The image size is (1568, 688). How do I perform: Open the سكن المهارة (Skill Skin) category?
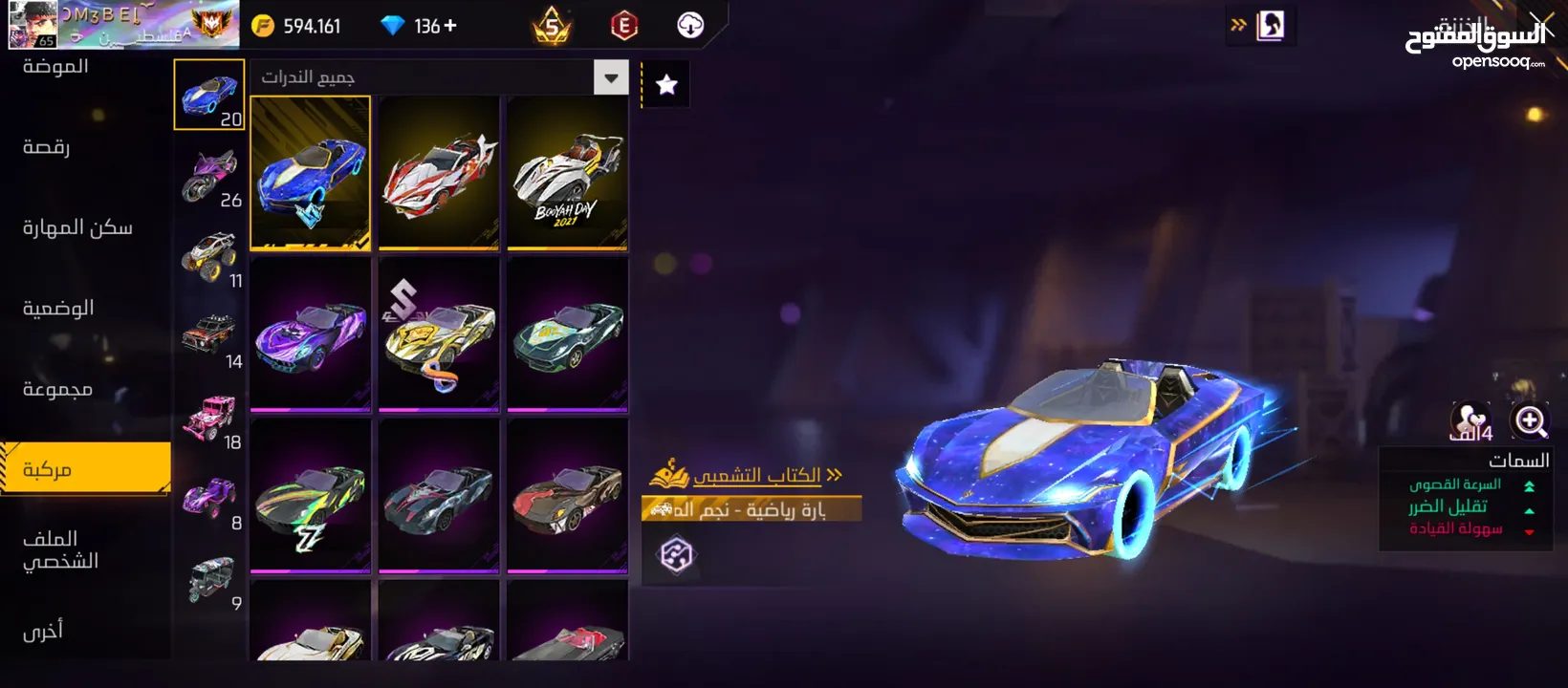(x=76, y=227)
